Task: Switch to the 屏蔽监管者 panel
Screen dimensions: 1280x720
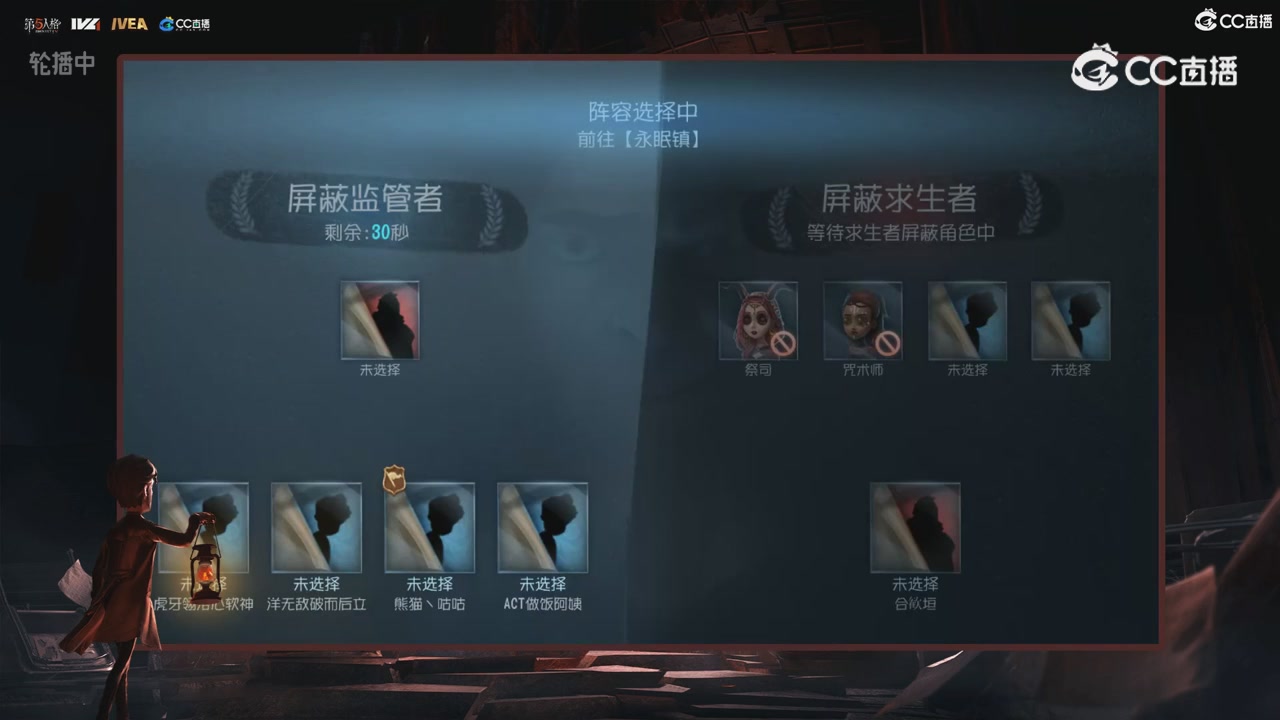Action: 366,200
